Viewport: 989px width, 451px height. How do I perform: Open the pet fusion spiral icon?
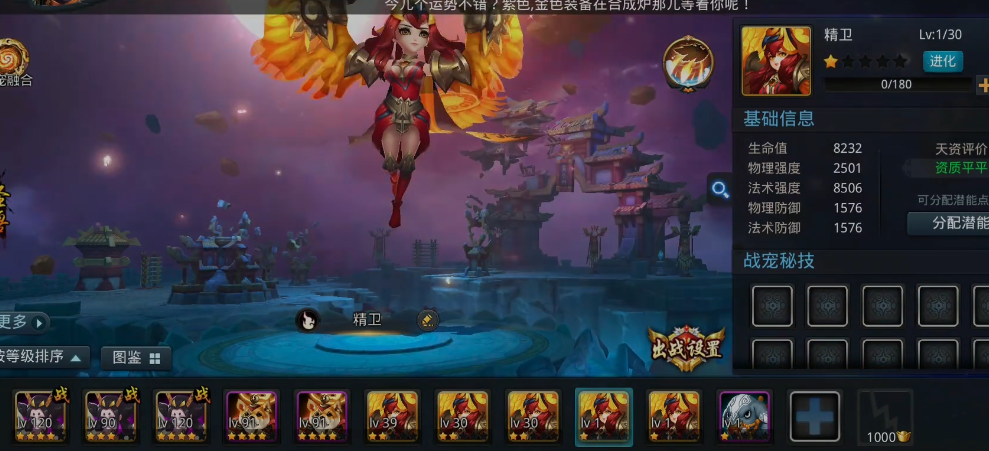pyautogui.click(x=14, y=57)
